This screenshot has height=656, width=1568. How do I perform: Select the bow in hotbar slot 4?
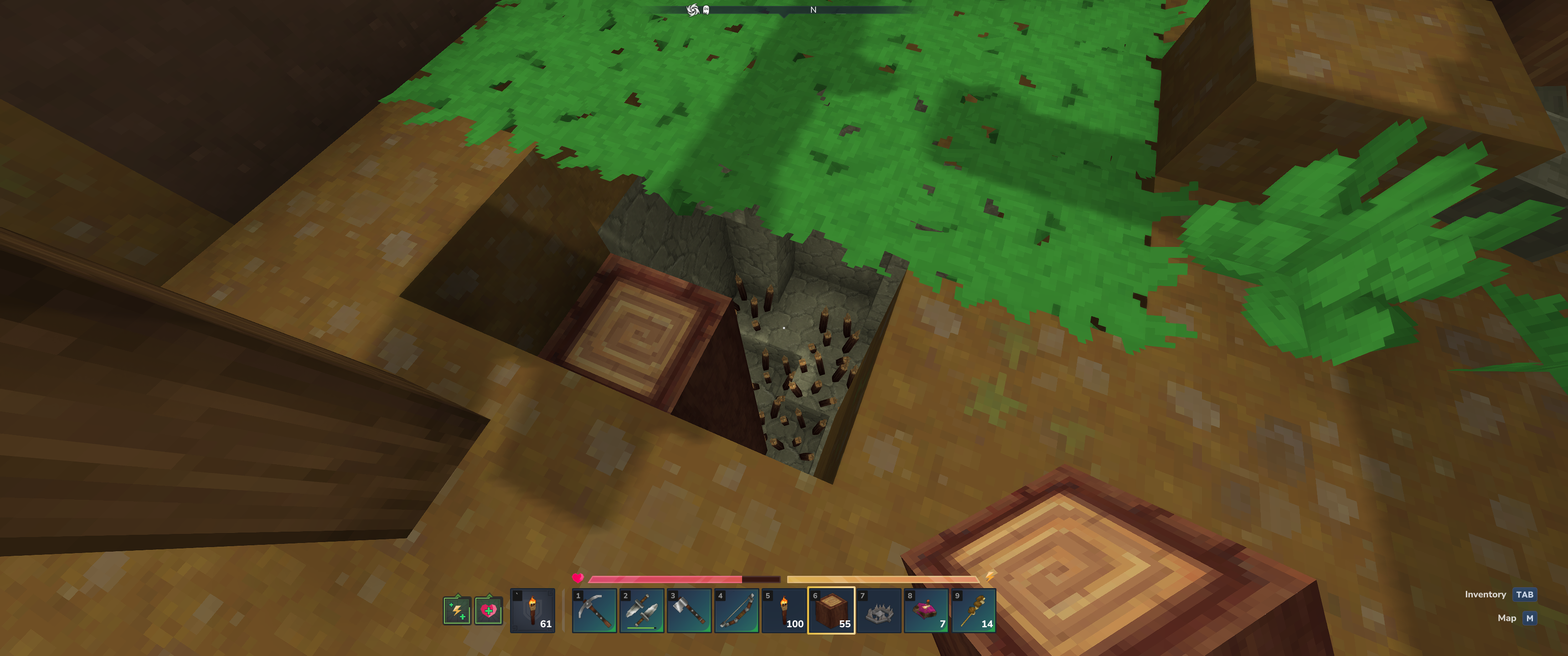pos(737,610)
